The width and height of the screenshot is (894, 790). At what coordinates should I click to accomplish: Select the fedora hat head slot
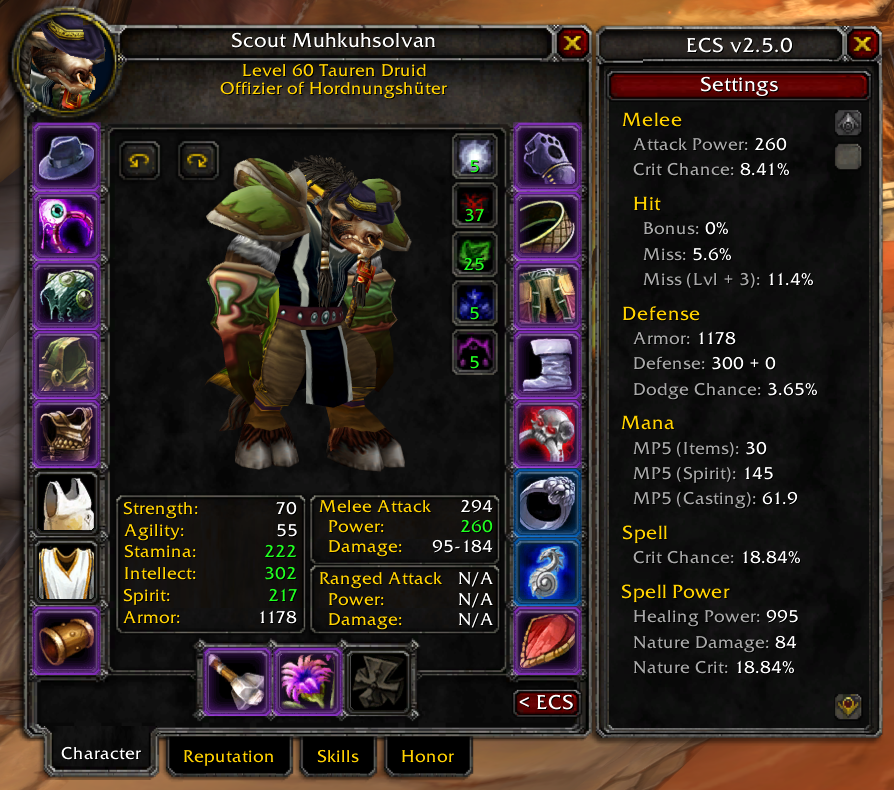[x=67, y=157]
